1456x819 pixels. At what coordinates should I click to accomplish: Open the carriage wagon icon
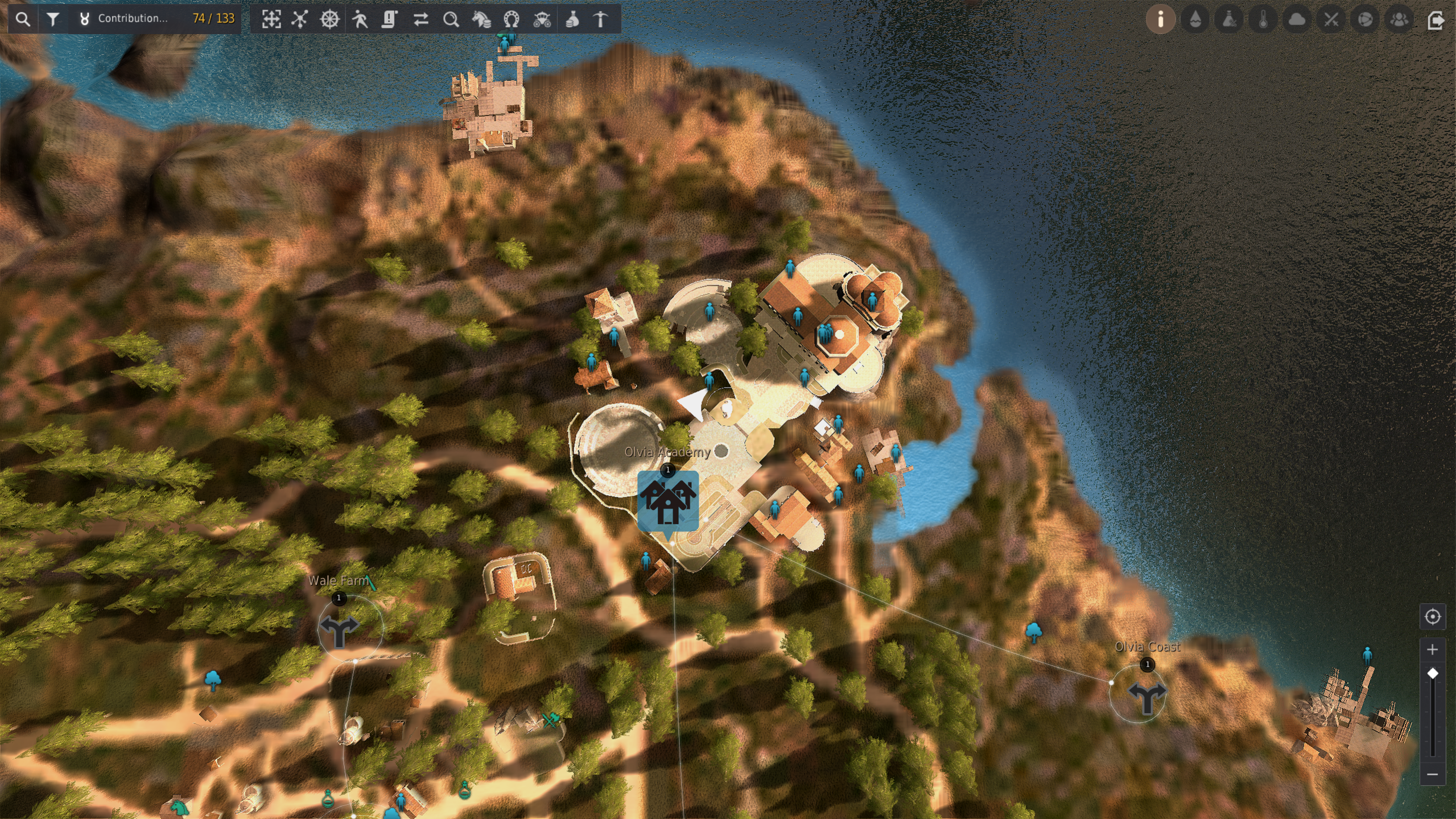point(542,19)
